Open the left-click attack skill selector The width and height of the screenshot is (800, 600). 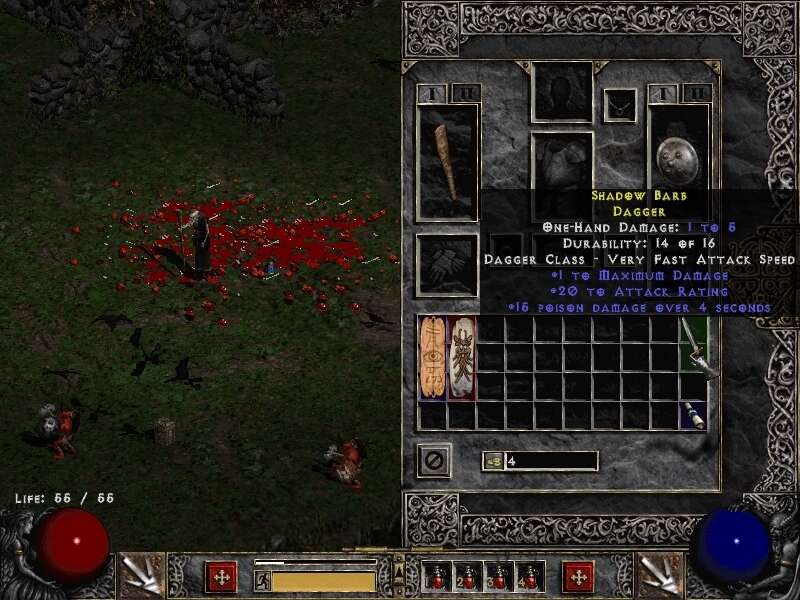pos(138,575)
